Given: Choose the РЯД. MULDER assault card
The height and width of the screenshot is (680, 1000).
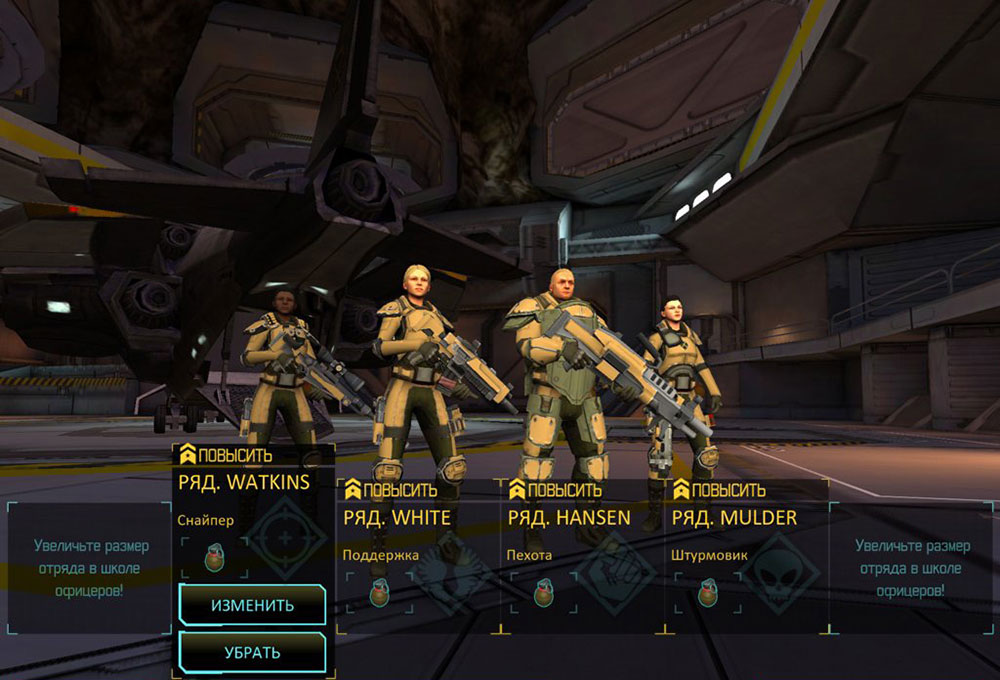Looking at the screenshot, I should pyautogui.click(x=734, y=517).
